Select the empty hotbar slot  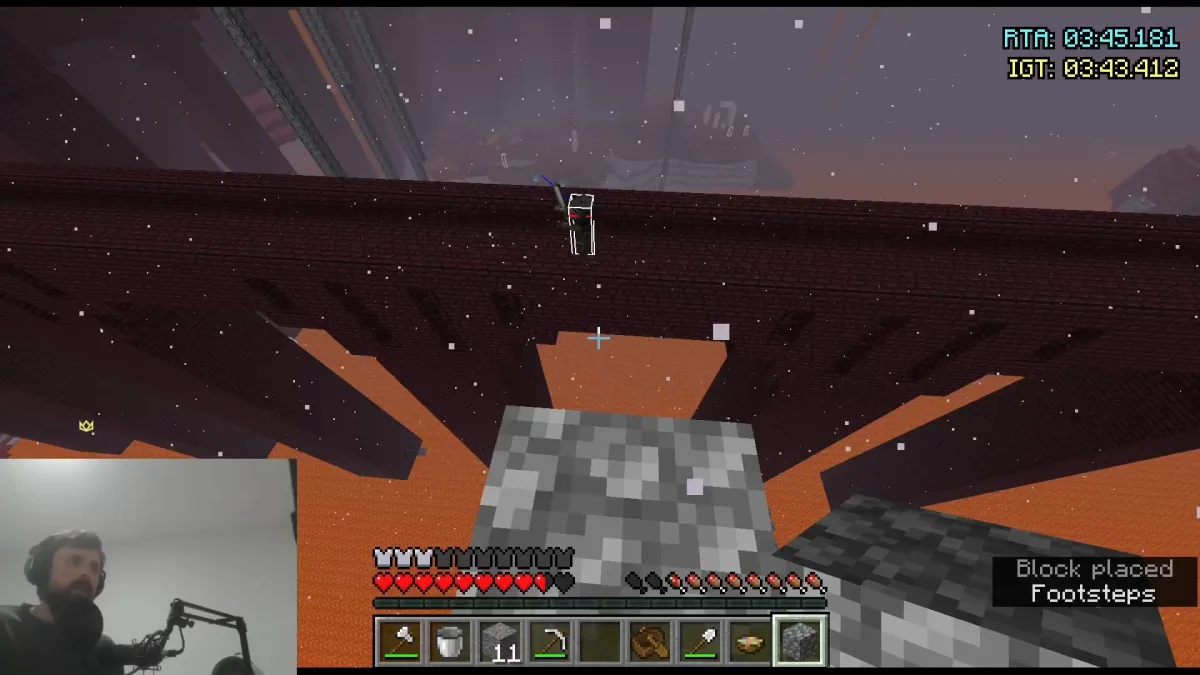click(x=599, y=641)
